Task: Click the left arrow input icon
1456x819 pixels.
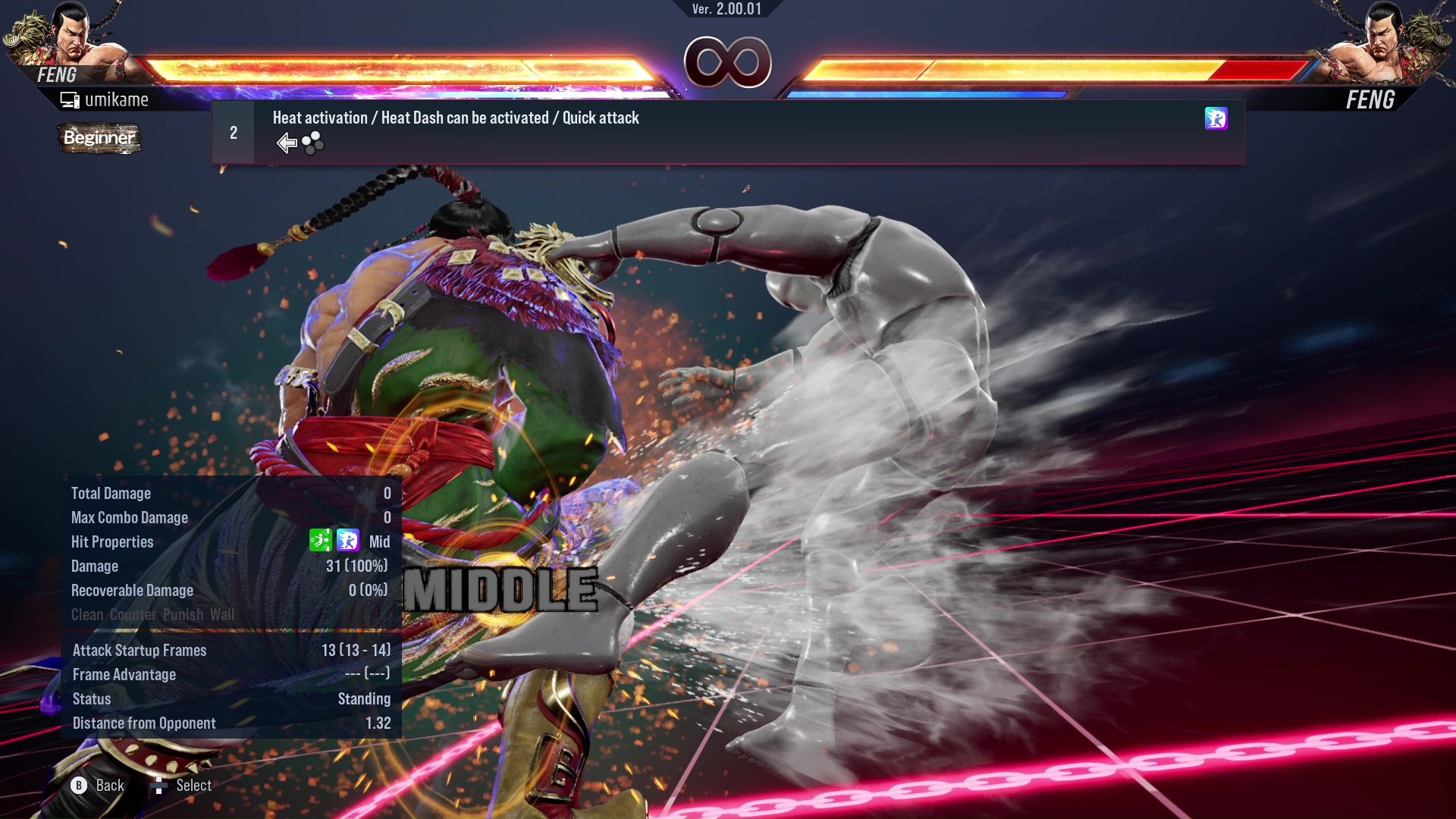Action: click(x=286, y=142)
